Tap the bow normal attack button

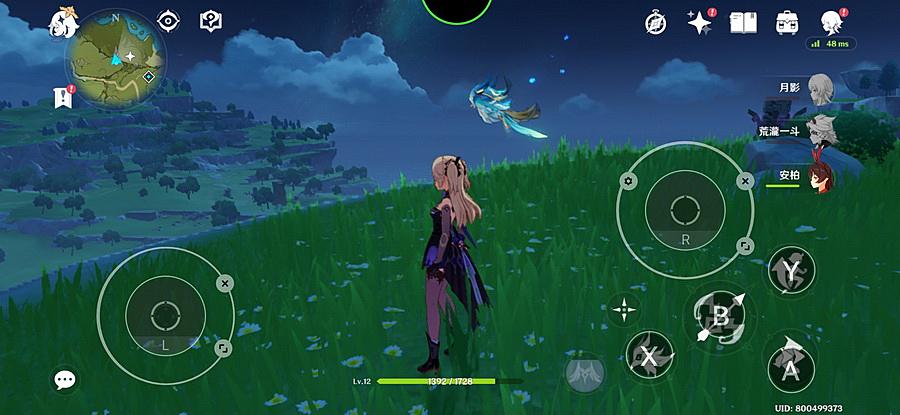pyautogui.click(x=720, y=318)
